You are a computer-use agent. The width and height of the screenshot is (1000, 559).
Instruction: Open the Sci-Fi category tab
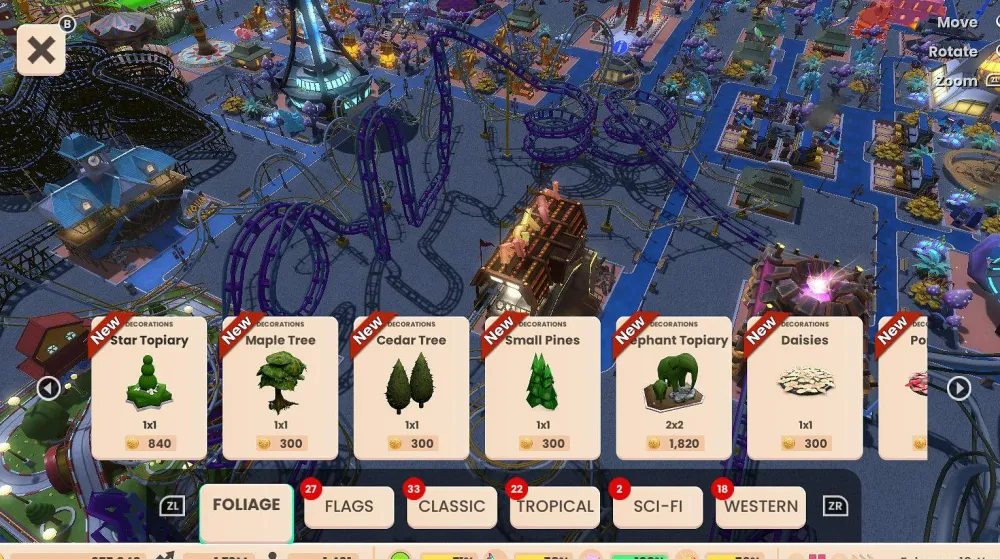pyautogui.click(x=658, y=507)
